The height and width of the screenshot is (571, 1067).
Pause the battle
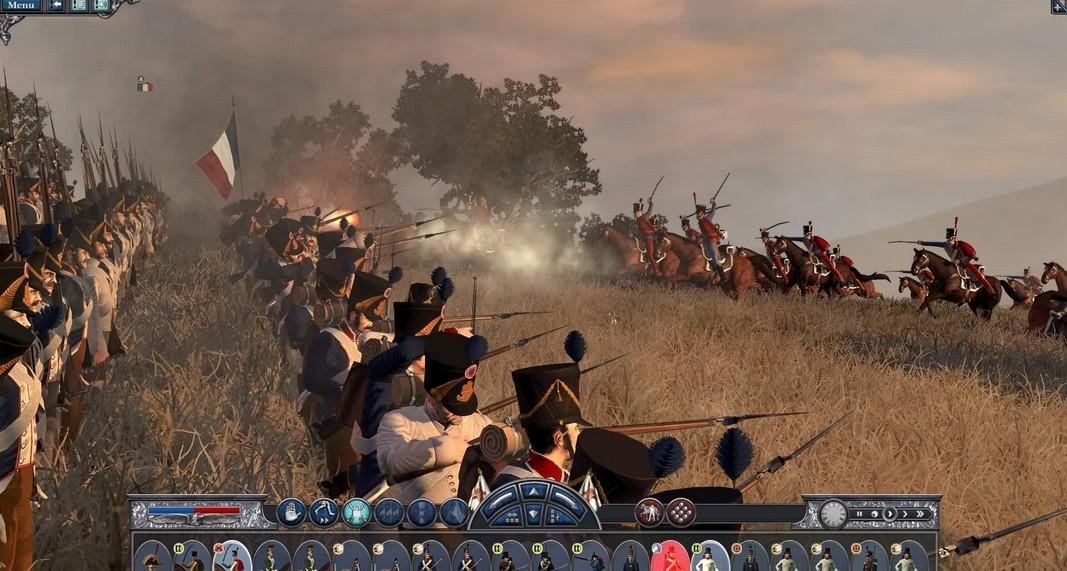(859, 514)
